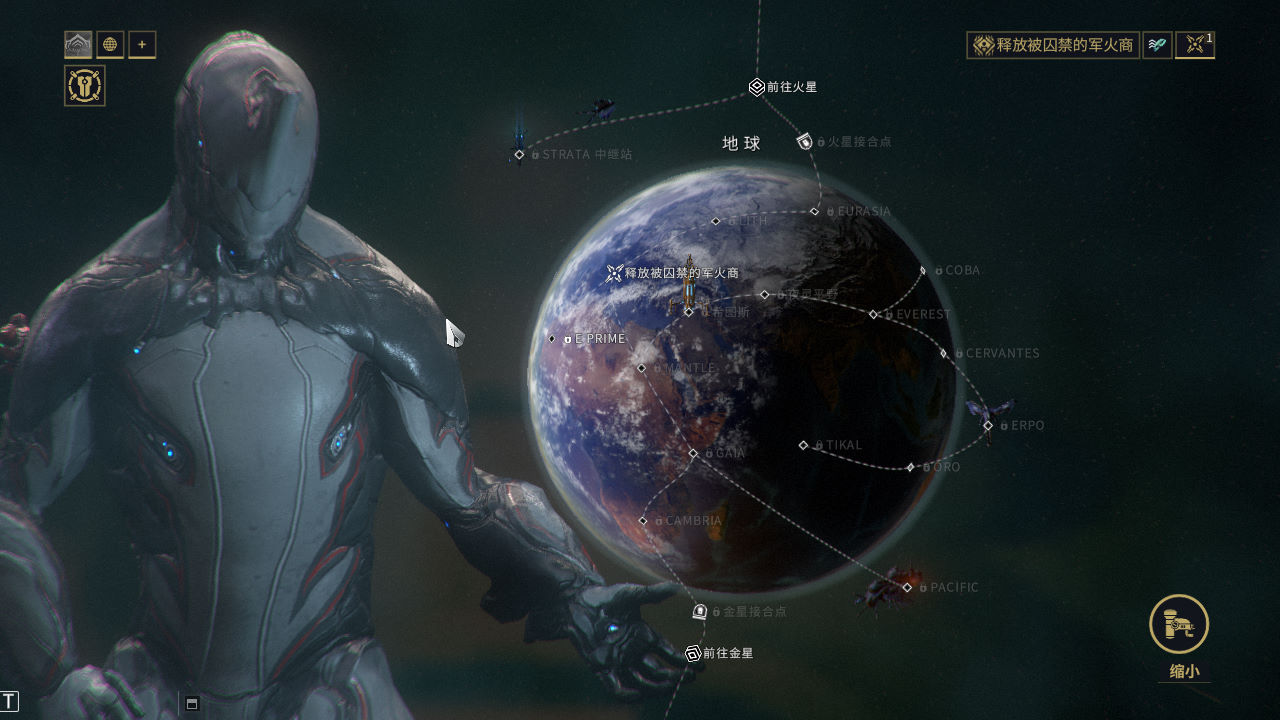Pick the Everest mission node
This screenshot has width=1280, height=720.
[873, 314]
